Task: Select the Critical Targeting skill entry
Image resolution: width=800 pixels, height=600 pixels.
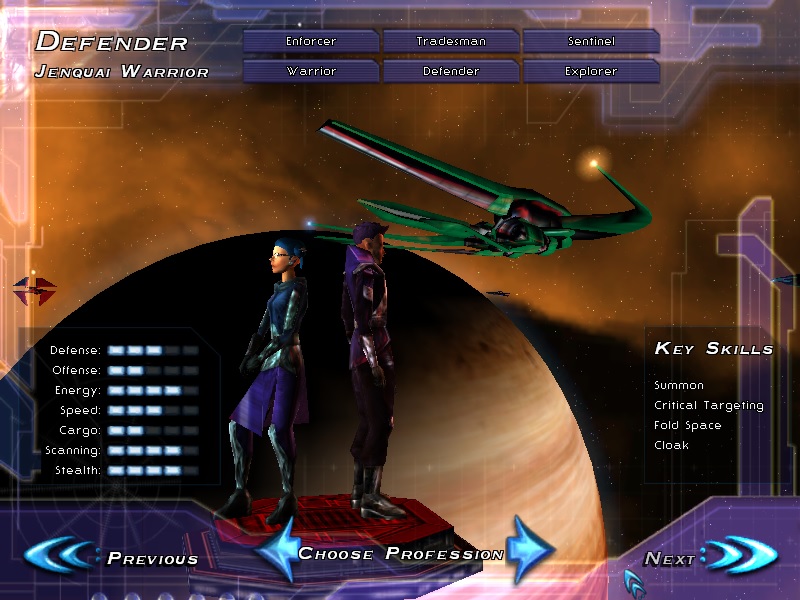Action: coord(708,405)
